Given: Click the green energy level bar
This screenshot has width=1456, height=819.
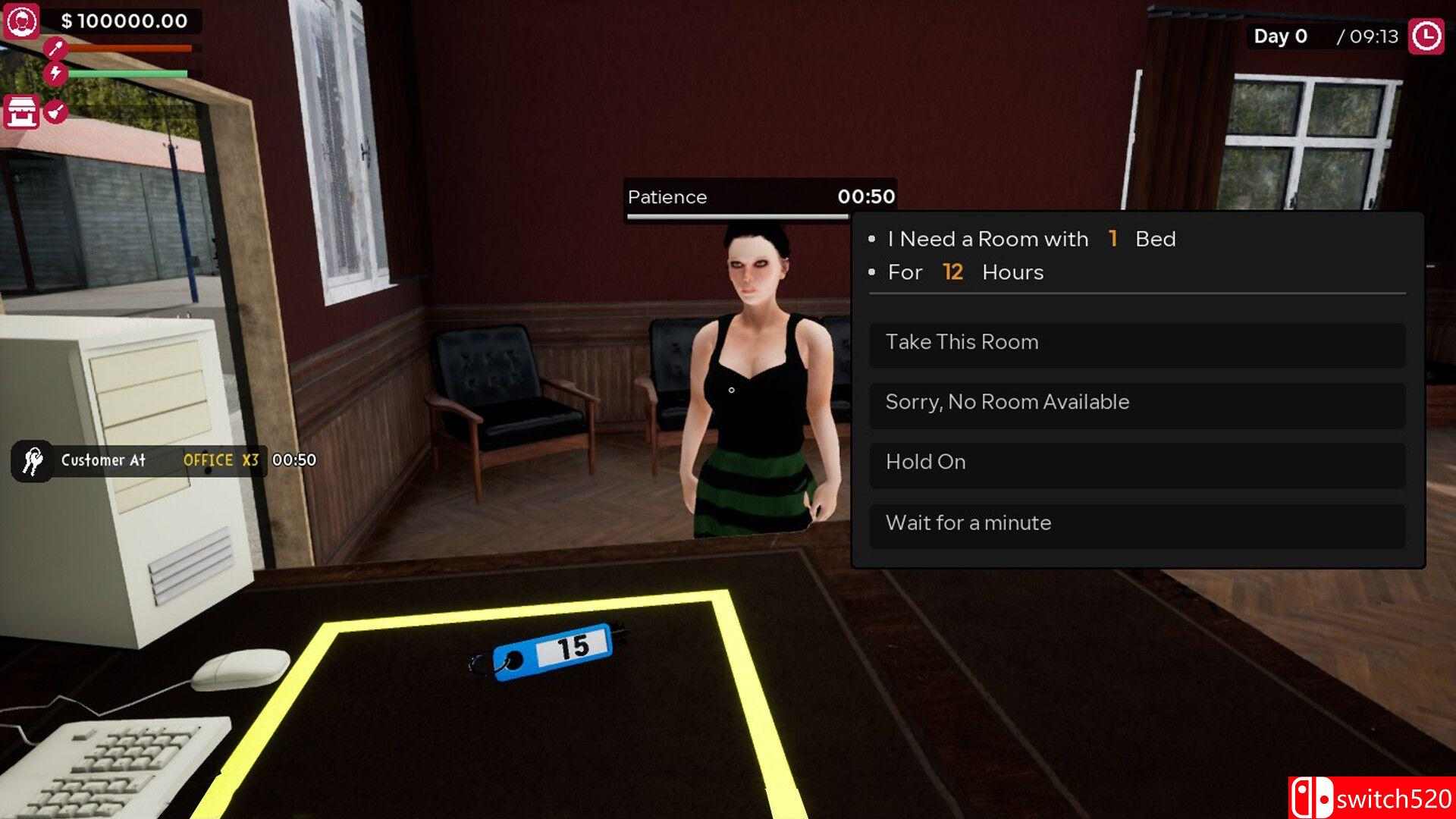Looking at the screenshot, I should [129, 72].
